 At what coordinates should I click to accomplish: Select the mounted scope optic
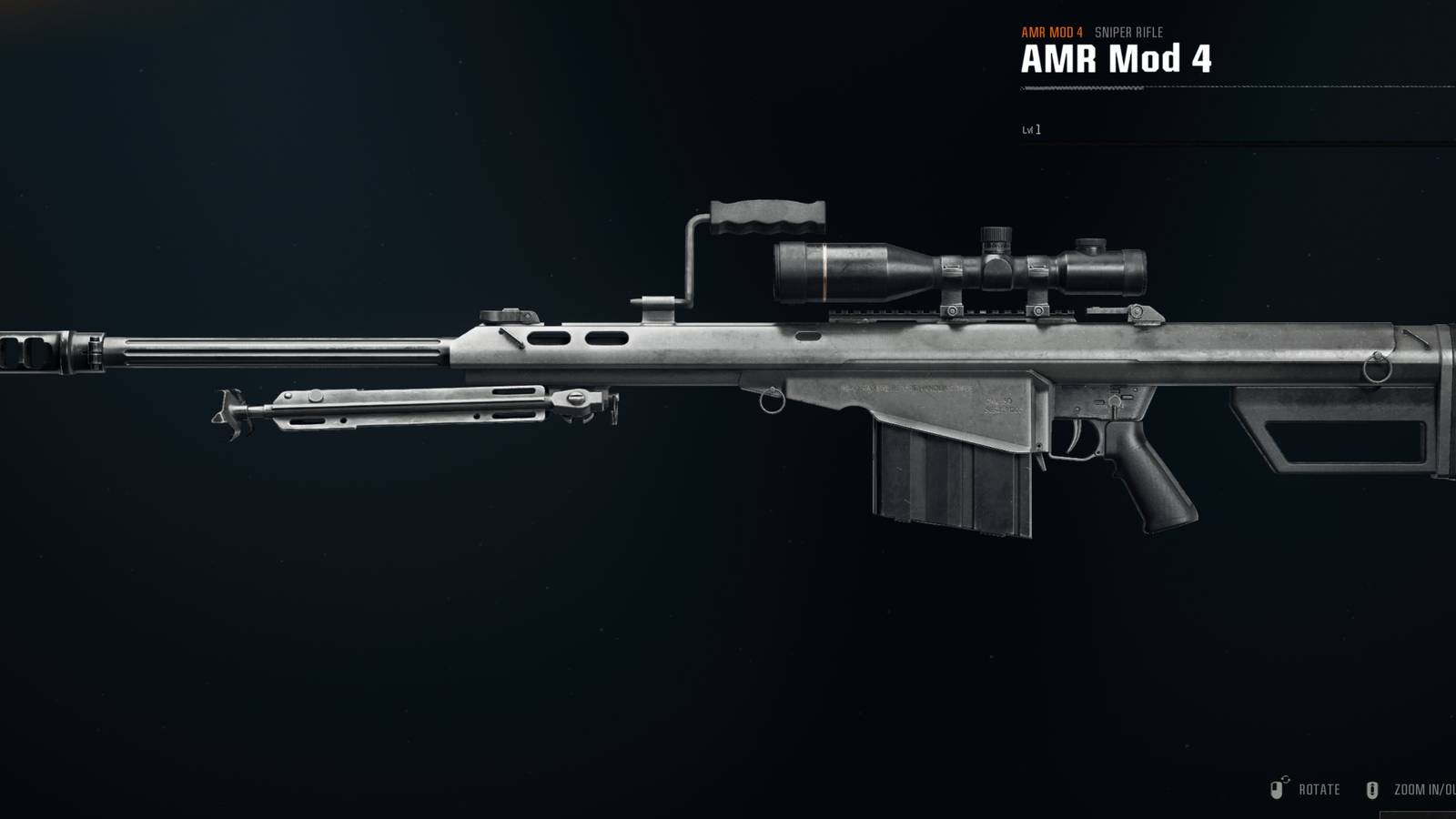pyautogui.click(x=955, y=266)
